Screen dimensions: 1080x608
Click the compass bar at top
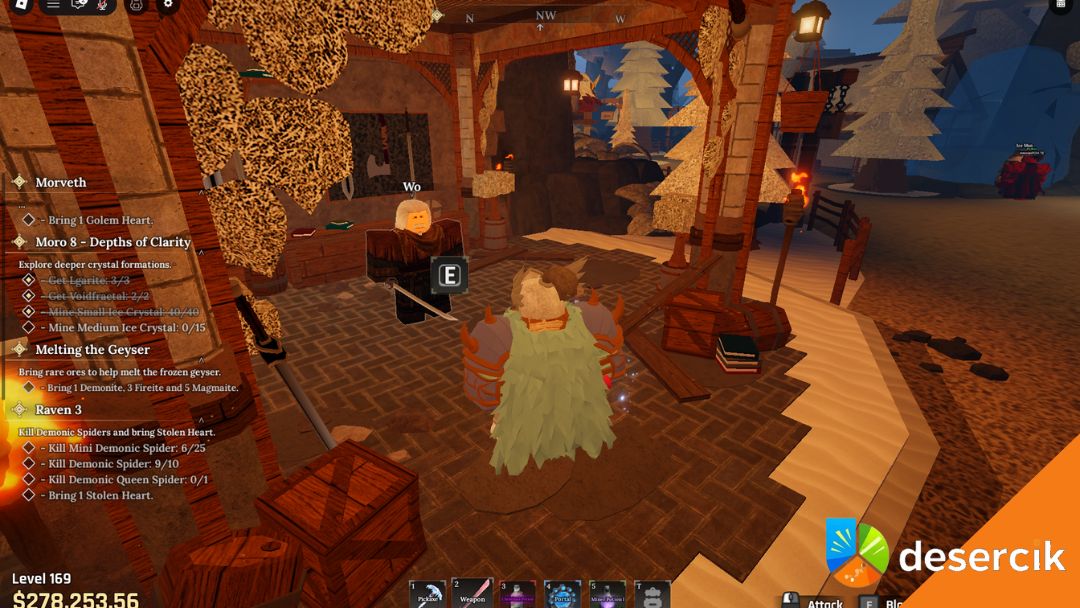point(545,17)
